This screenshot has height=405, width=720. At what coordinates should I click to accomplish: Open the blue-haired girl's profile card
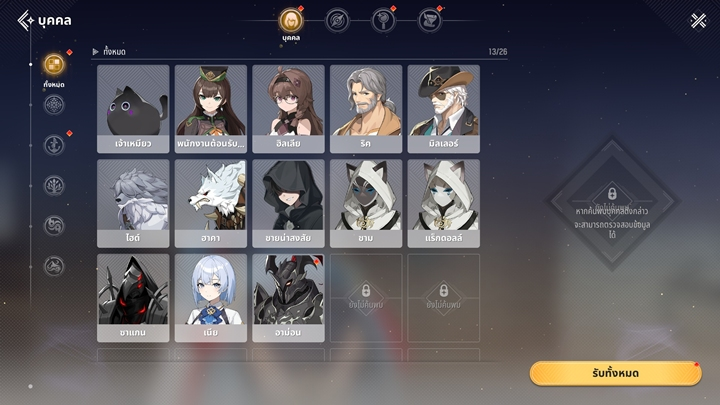pos(211,296)
